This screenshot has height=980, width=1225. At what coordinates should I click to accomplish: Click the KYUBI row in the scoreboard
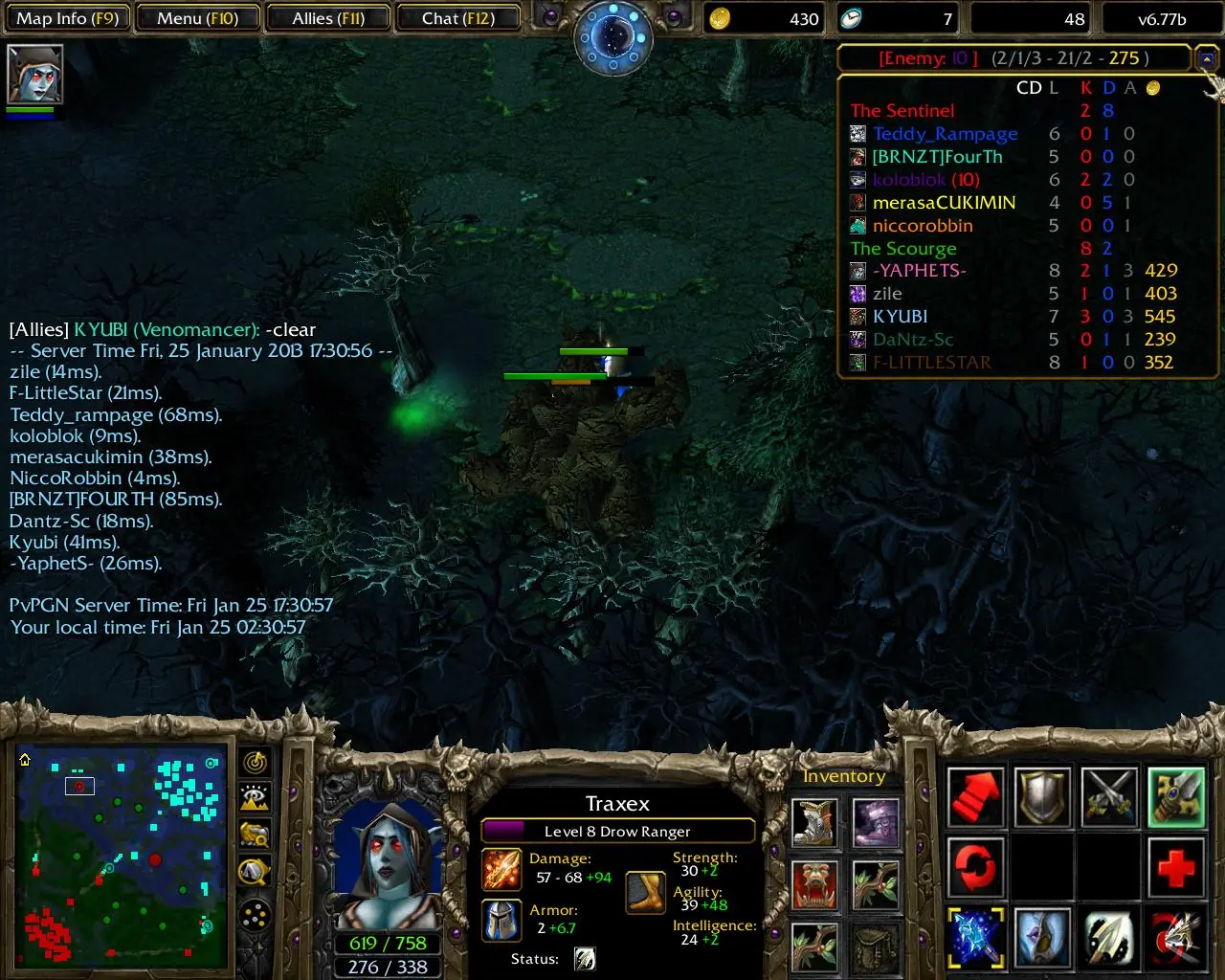(900, 317)
